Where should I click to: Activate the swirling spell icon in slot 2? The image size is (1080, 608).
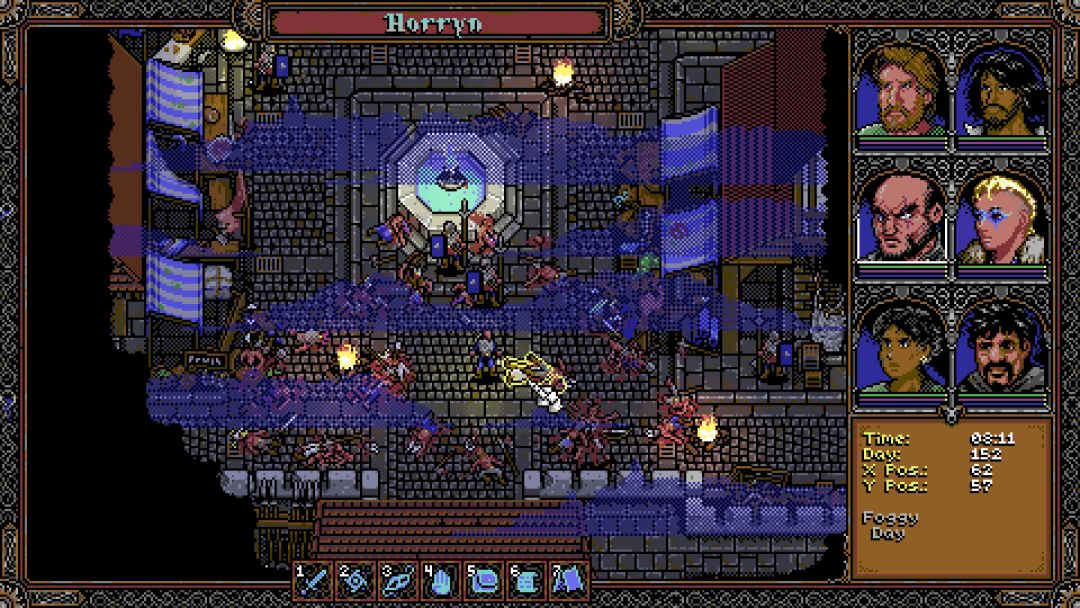[356, 580]
